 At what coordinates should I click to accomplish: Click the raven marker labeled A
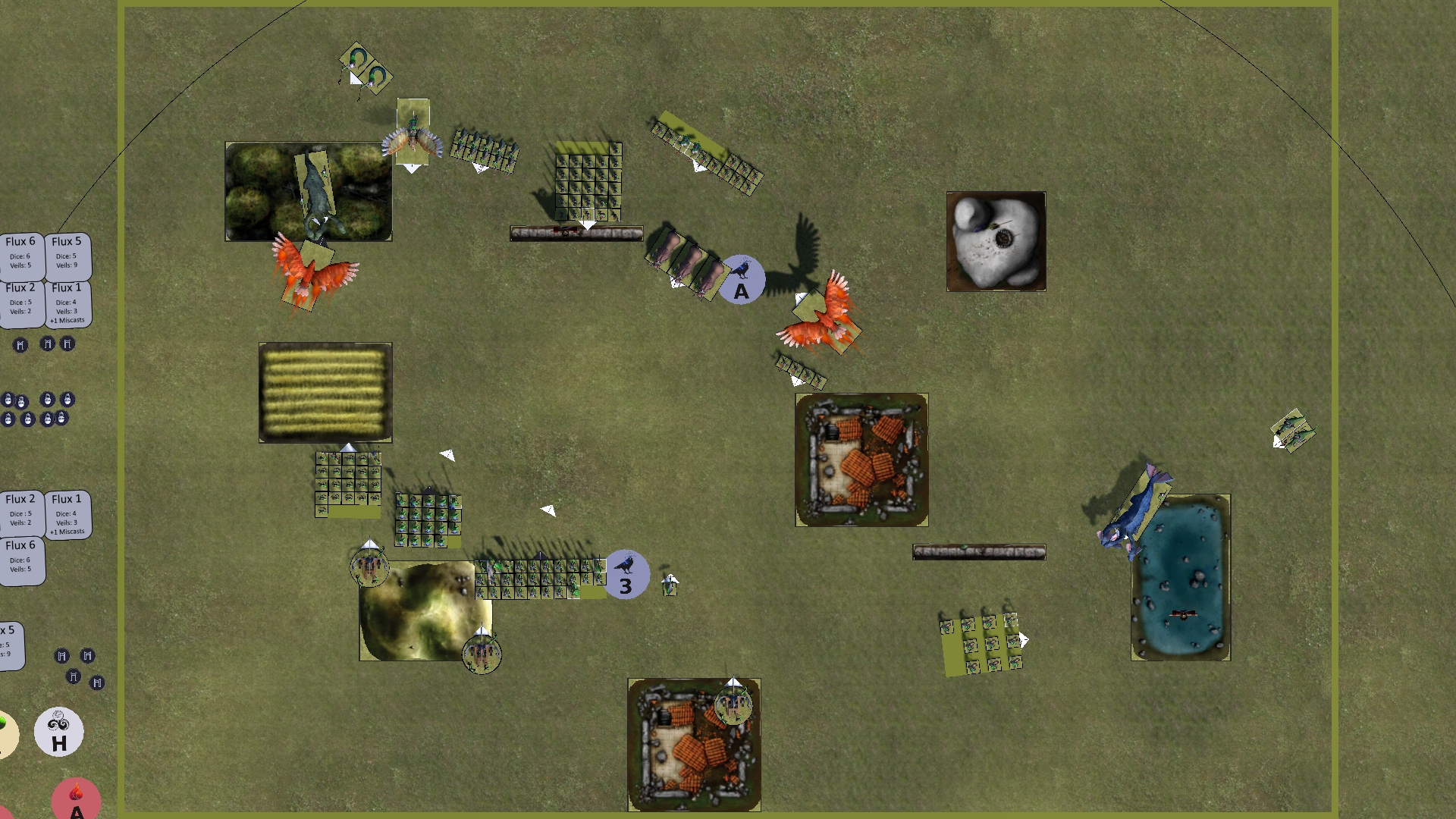point(741,280)
